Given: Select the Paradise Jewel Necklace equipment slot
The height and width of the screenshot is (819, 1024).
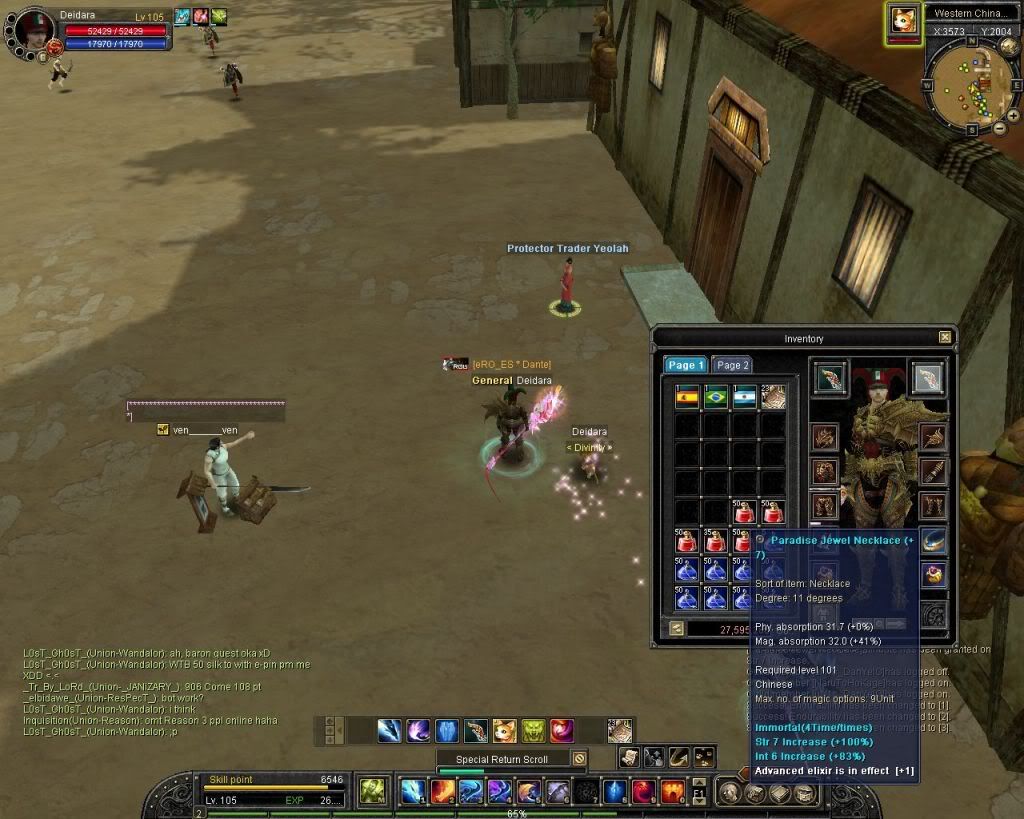Looking at the screenshot, I should (x=933, y=541).
